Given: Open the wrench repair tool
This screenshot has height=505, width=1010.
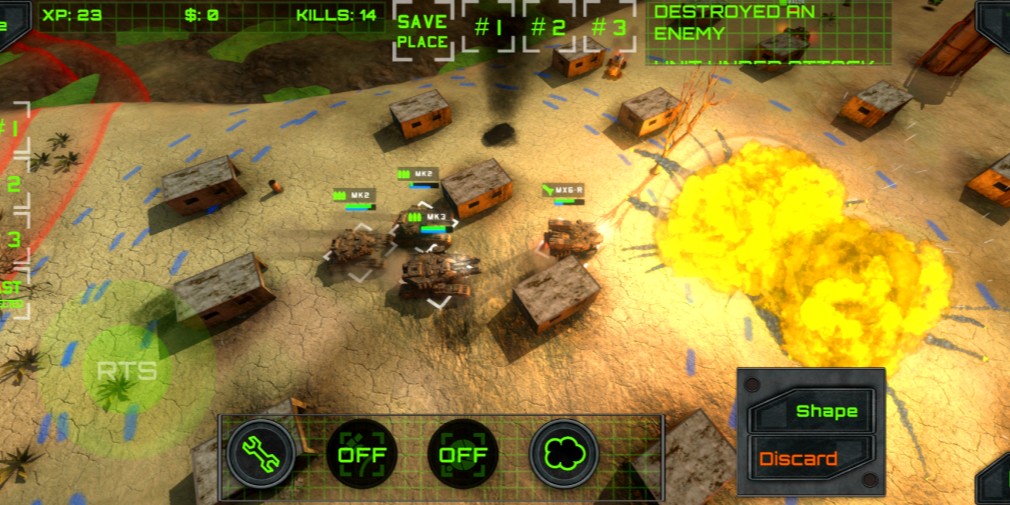Looking at the screenshot, I should click(x=261, y=454).
